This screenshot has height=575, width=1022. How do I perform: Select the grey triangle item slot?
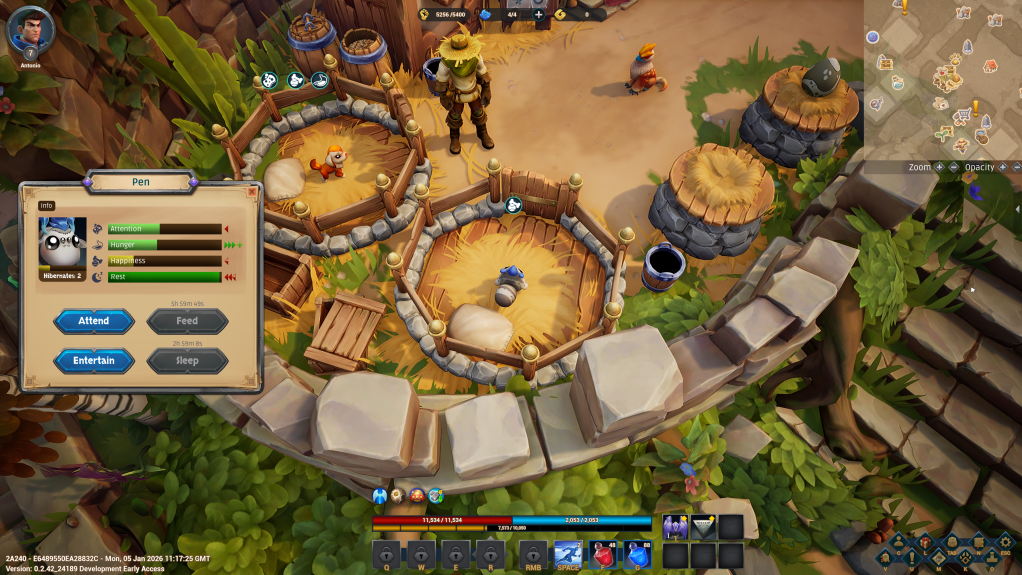703,527
